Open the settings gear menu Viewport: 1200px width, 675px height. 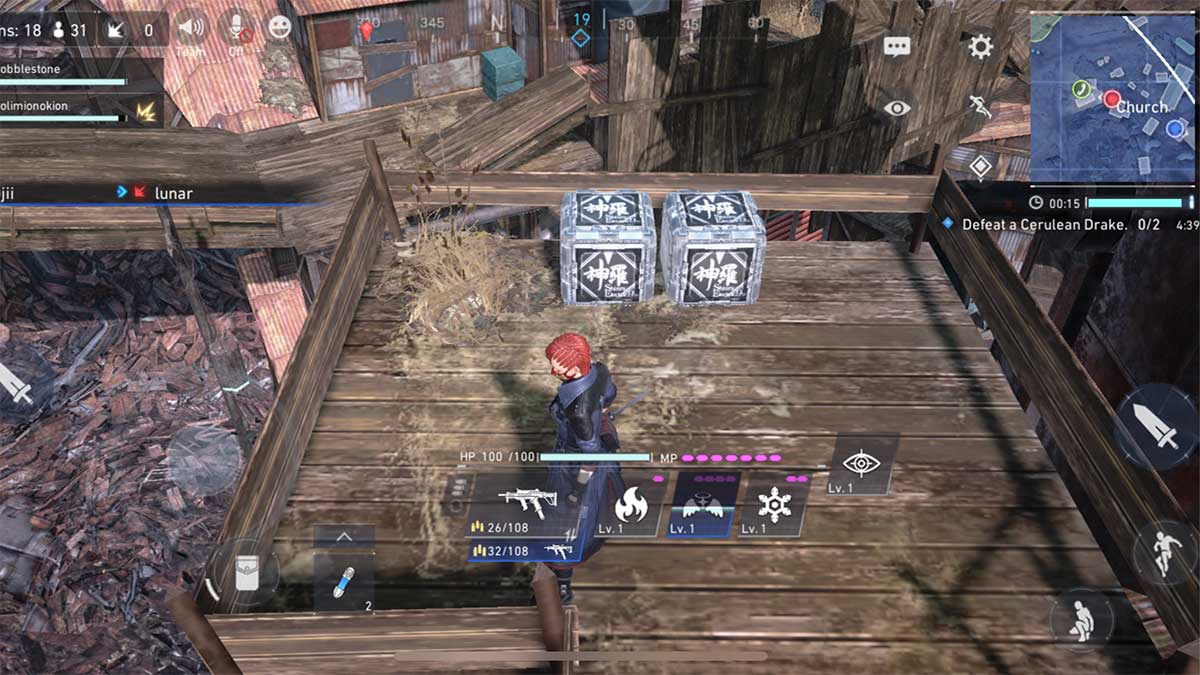(x=980, y=46)
